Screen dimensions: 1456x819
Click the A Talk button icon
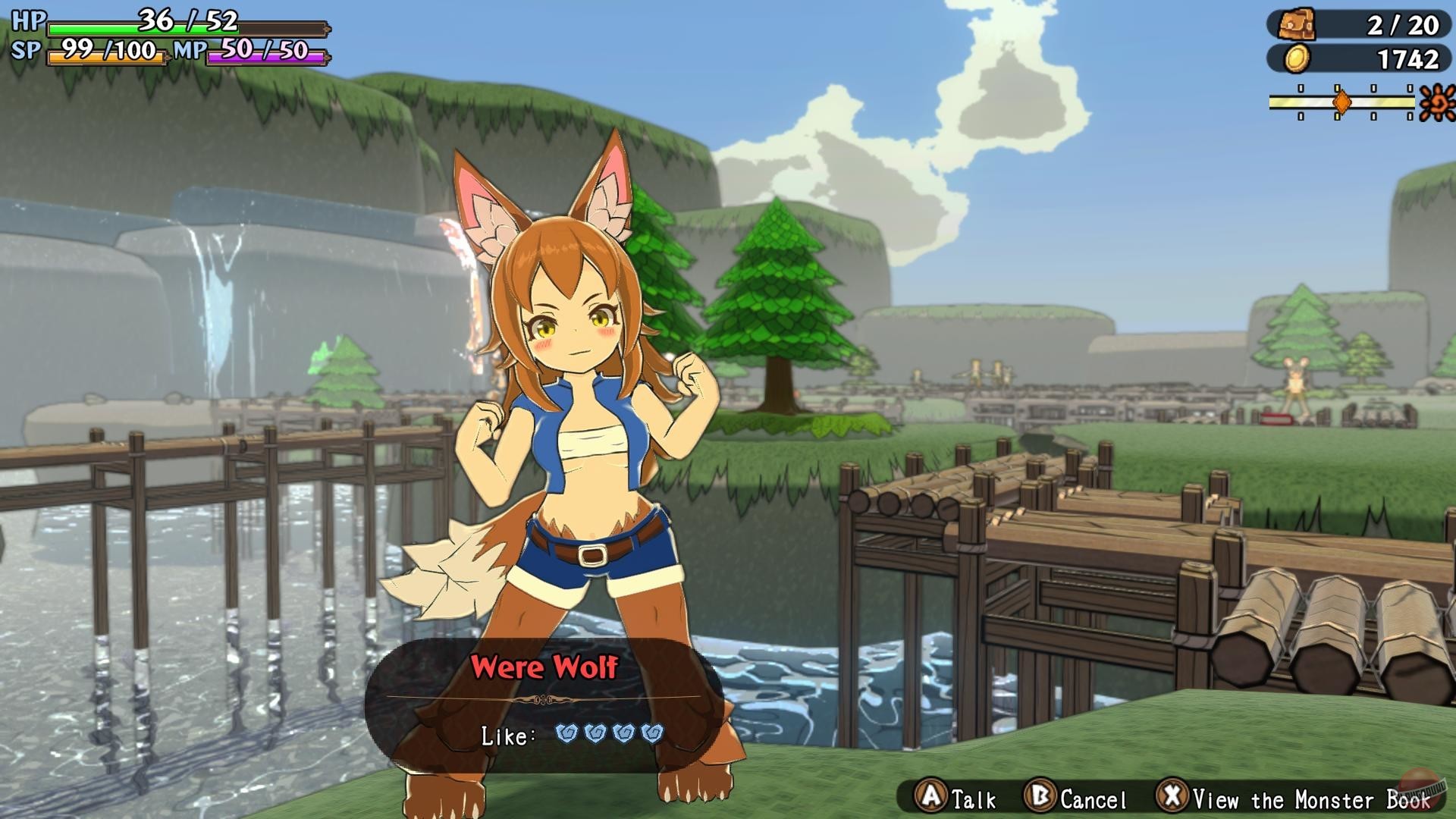click(932, 799)
